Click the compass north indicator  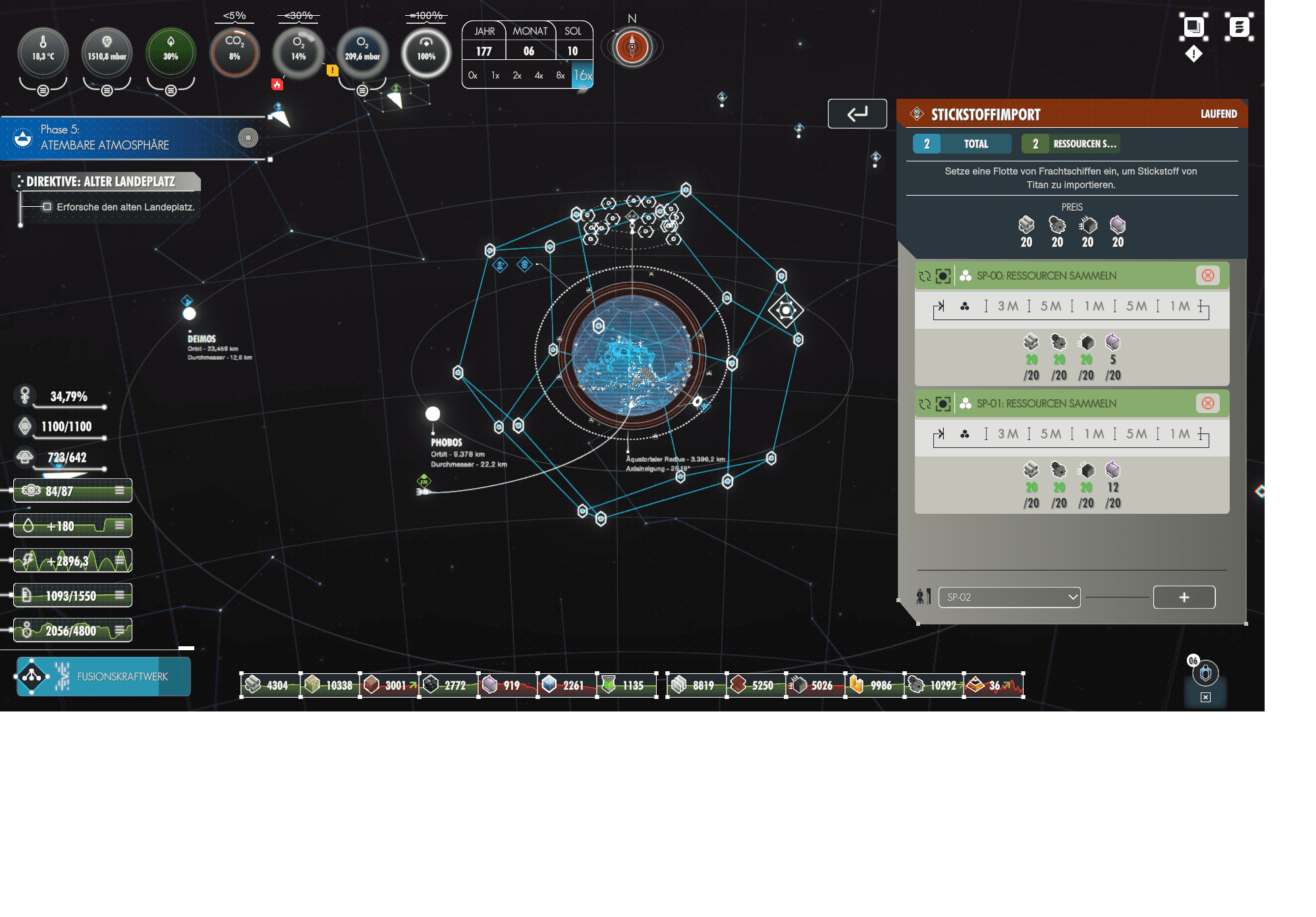tap(632, 47)
